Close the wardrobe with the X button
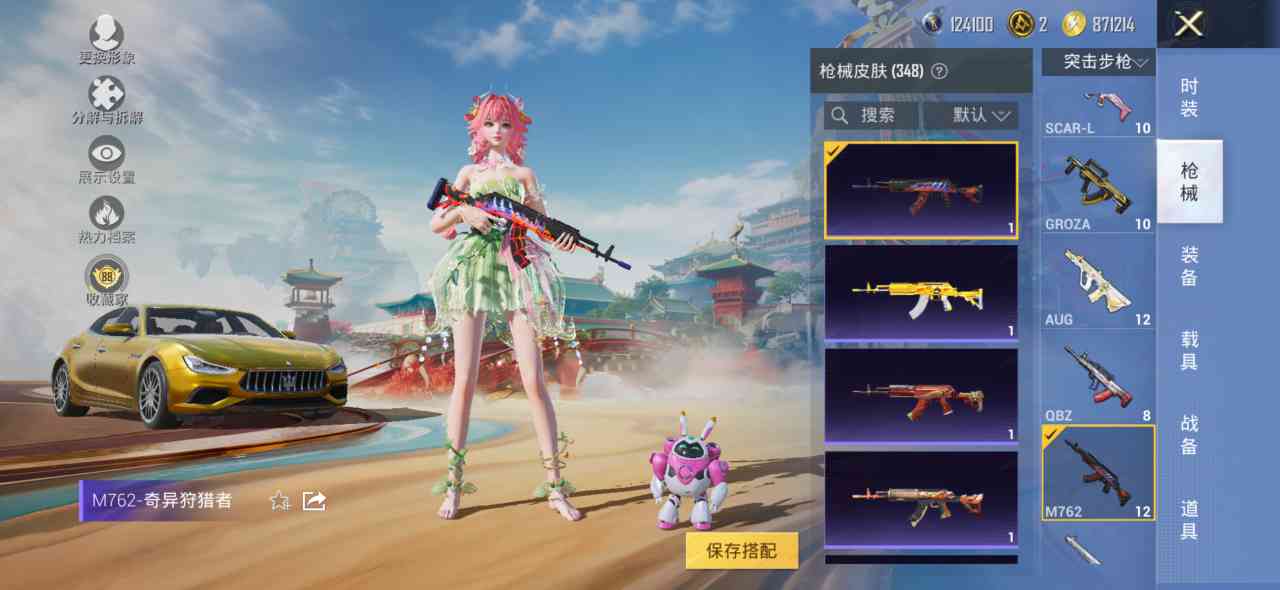This screenshot has height=590, width=1280. click(x=1188, y=24)
